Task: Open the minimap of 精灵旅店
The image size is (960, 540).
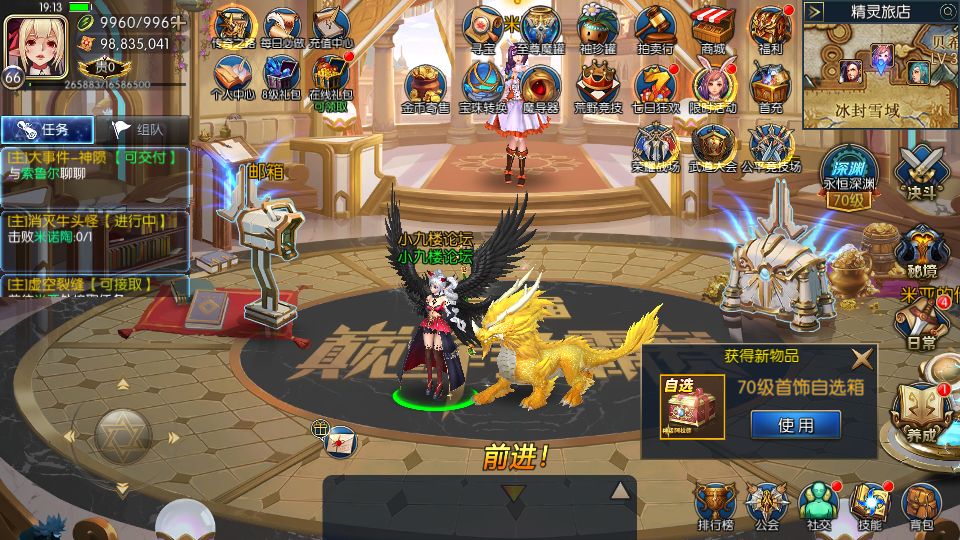Action: [880, 70]
